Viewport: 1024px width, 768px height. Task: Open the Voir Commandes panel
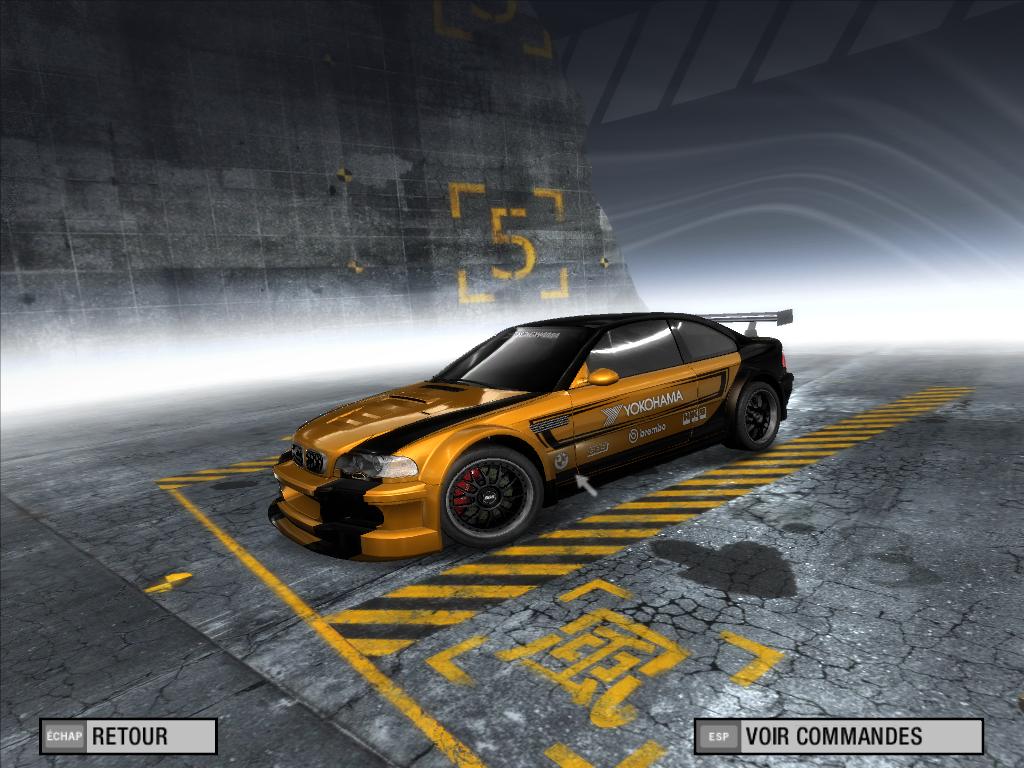[838, 737]
